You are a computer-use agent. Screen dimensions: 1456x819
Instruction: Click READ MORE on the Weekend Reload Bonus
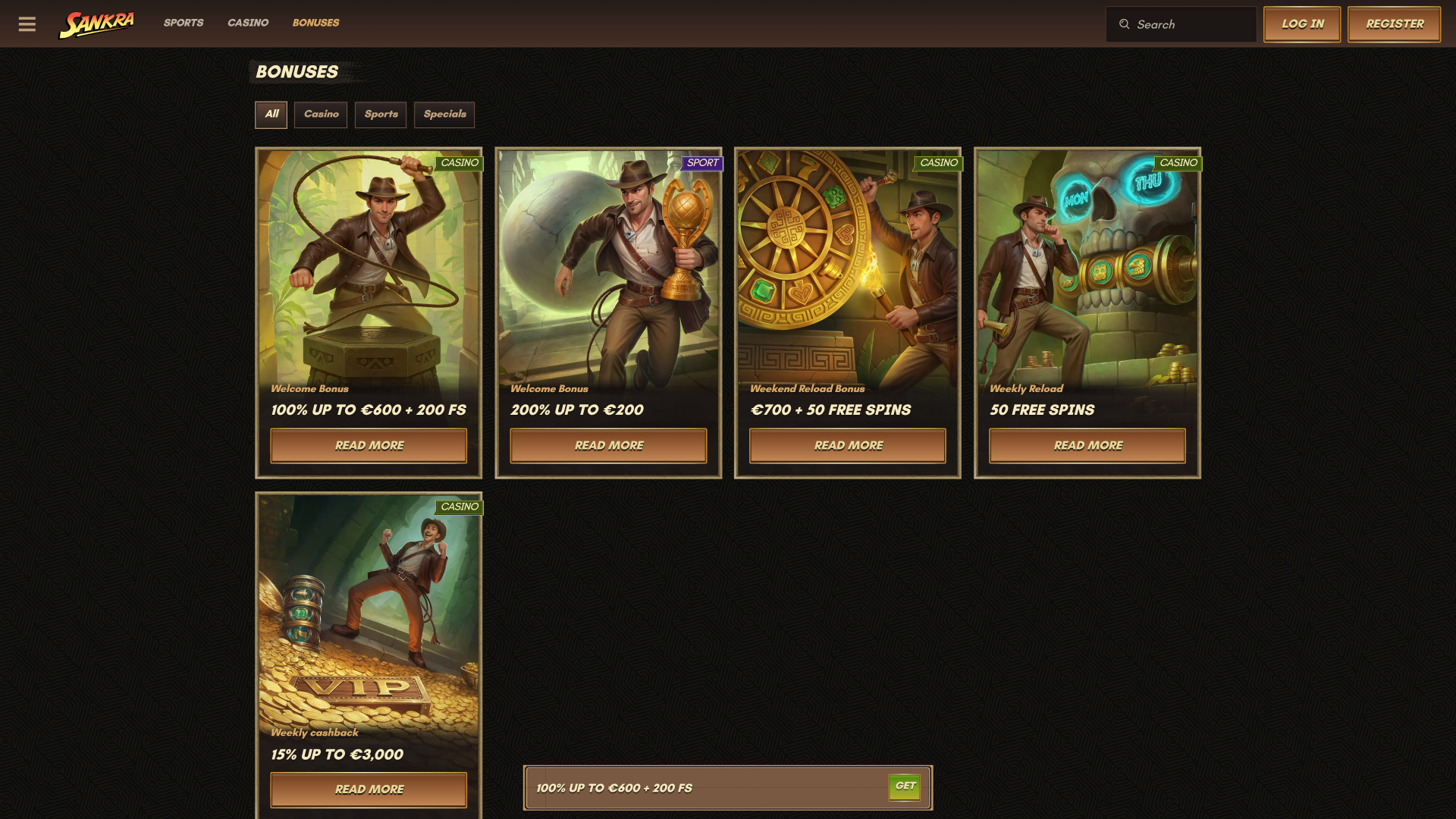point(848,445)
